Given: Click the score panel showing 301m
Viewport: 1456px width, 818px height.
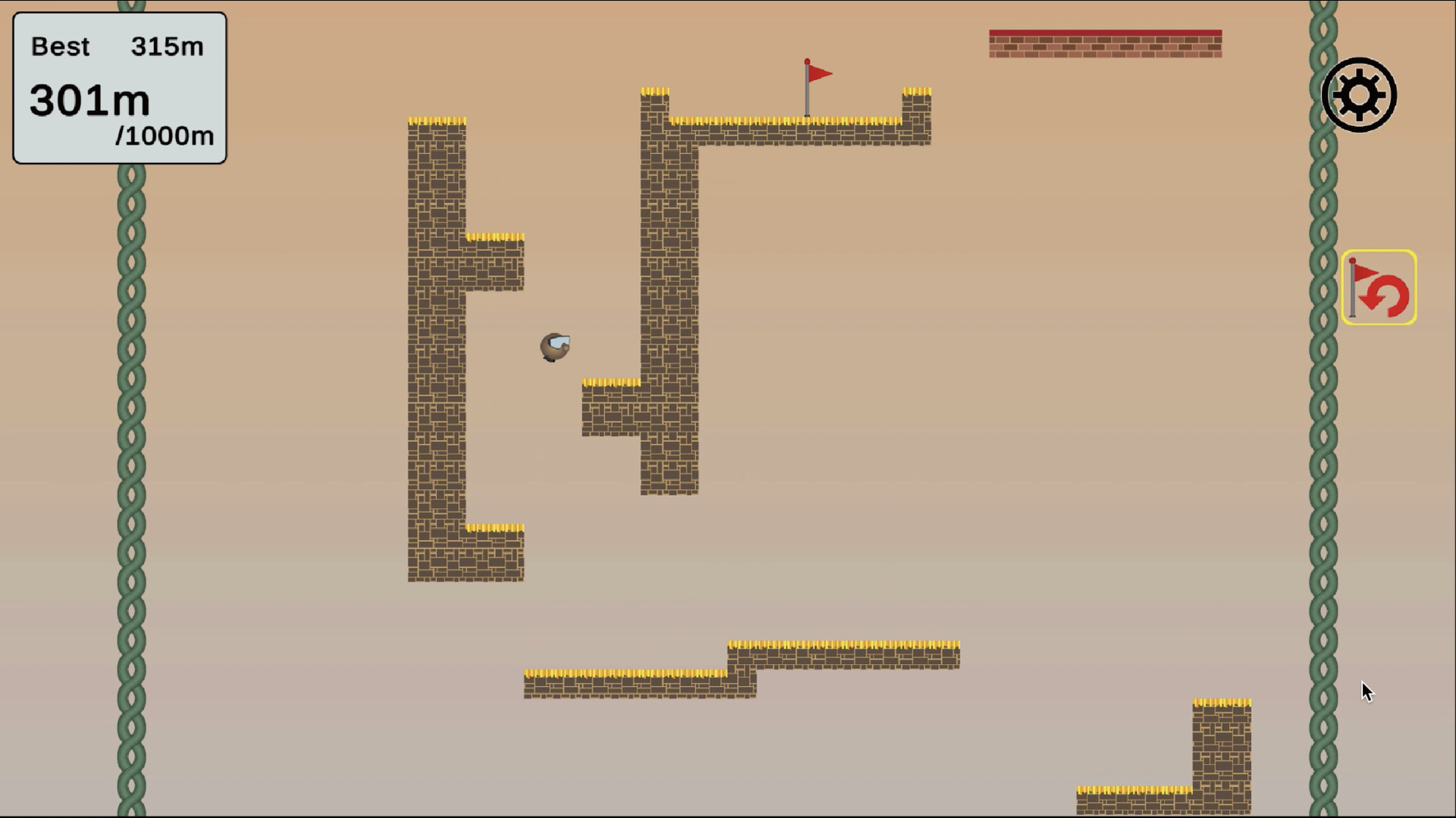Looking at the screenshot, I should pyautogui.click(x=89, y=99).
